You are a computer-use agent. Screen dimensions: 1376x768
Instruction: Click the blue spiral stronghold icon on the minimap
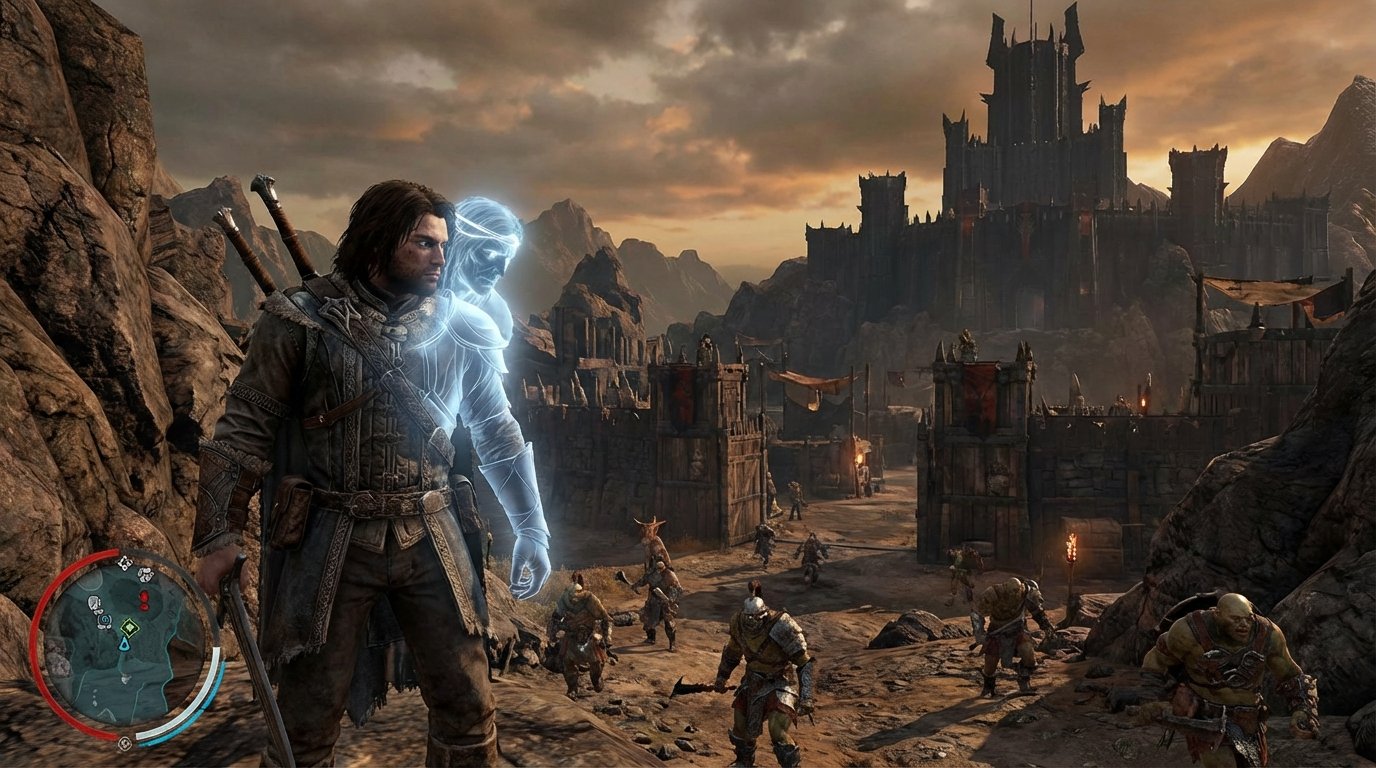[105, 620]
